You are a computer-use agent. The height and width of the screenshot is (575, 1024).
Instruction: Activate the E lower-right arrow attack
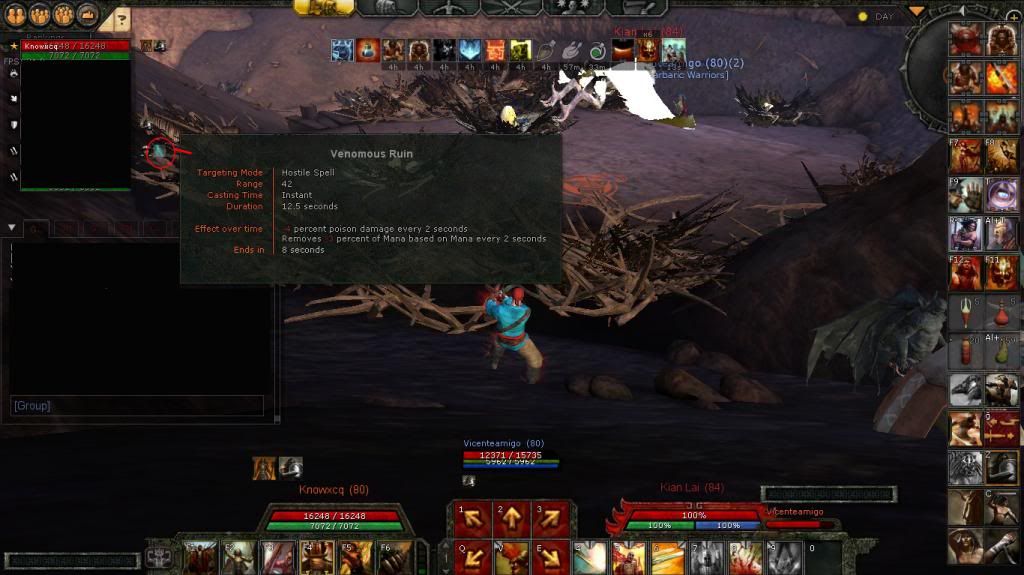pyautogui.click(x=550, y=555)
